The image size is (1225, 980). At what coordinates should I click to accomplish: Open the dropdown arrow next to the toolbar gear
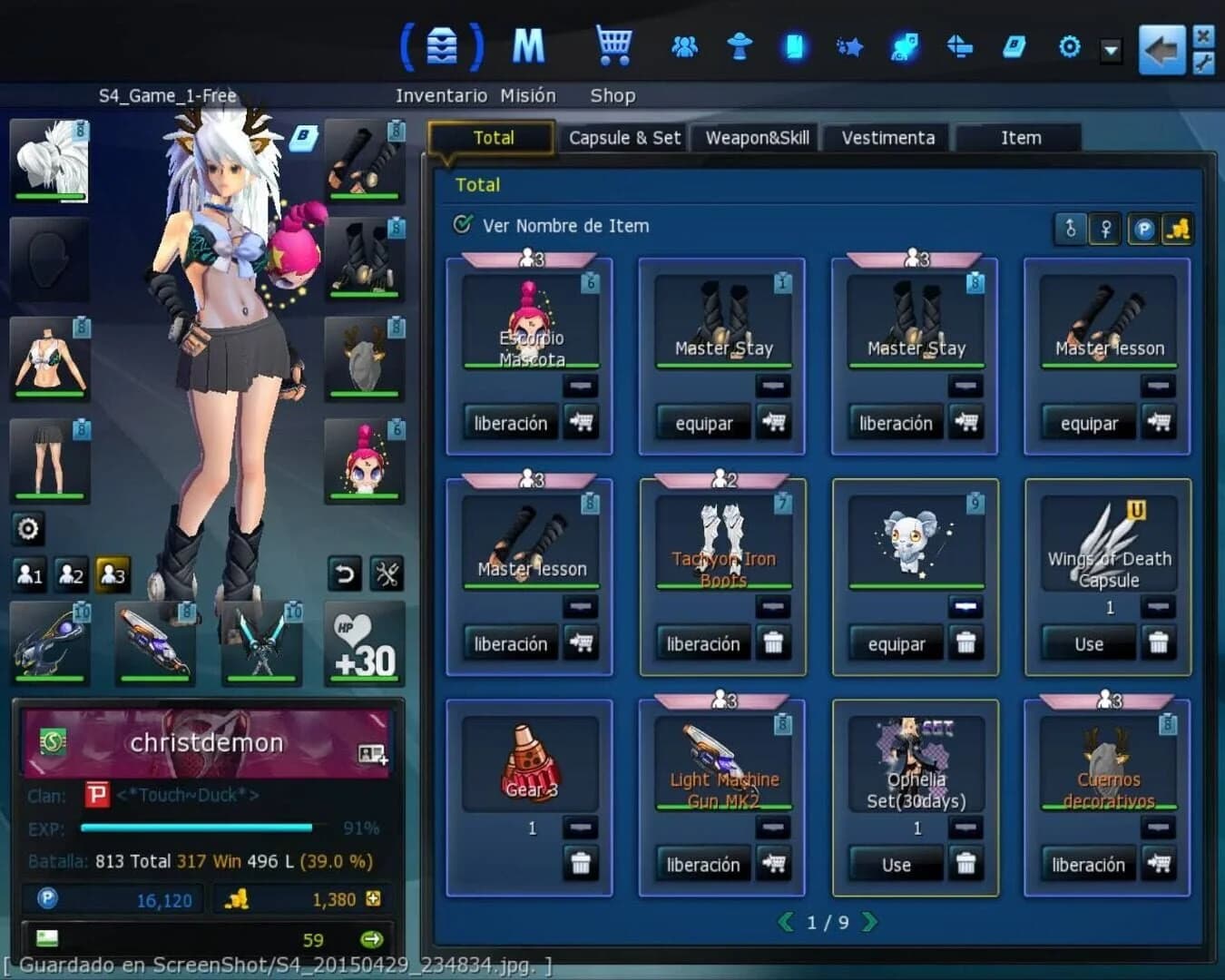click(1109, 52)
